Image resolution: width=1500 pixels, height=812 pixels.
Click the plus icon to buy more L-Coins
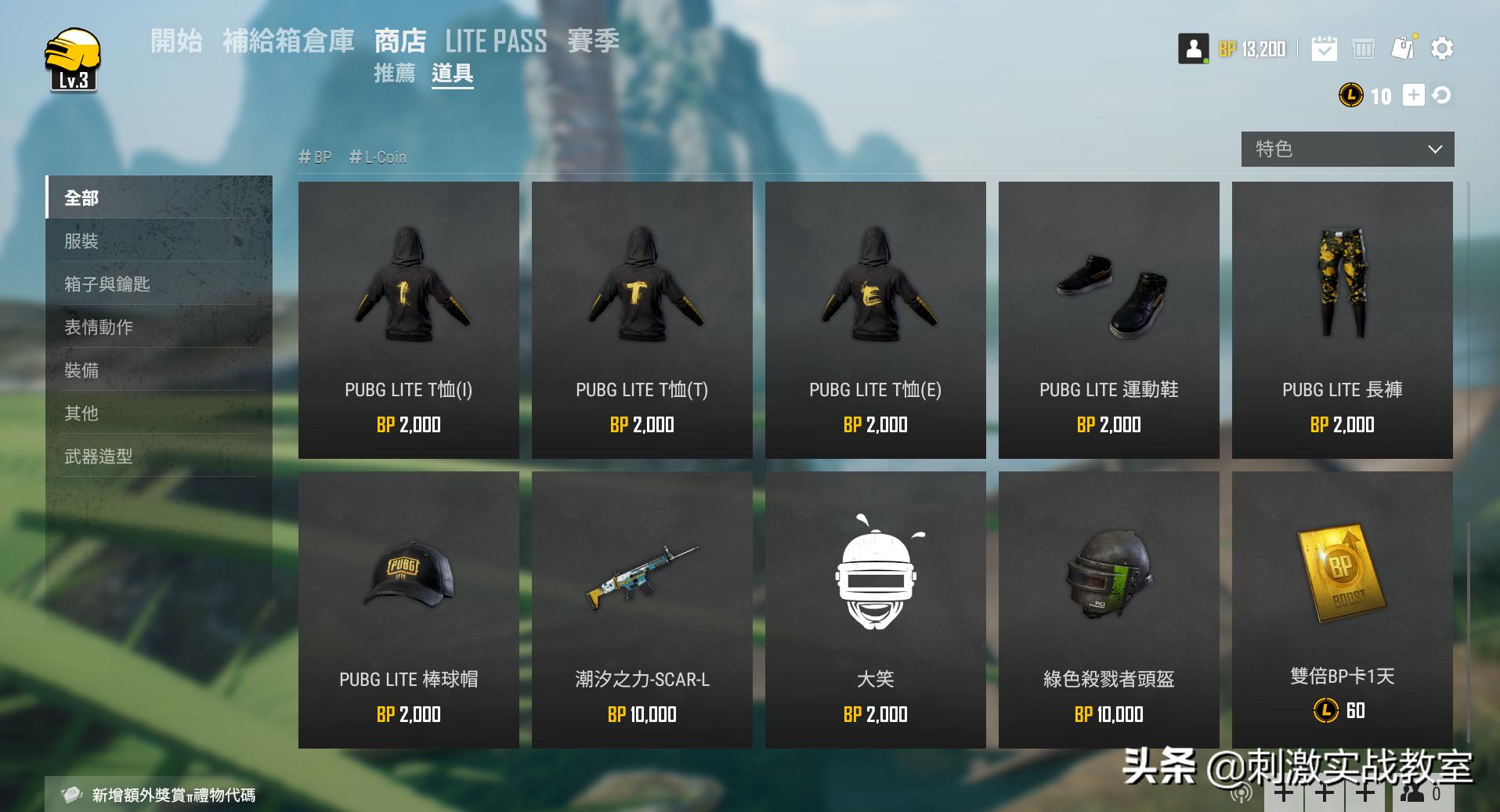pos(1412,96)
